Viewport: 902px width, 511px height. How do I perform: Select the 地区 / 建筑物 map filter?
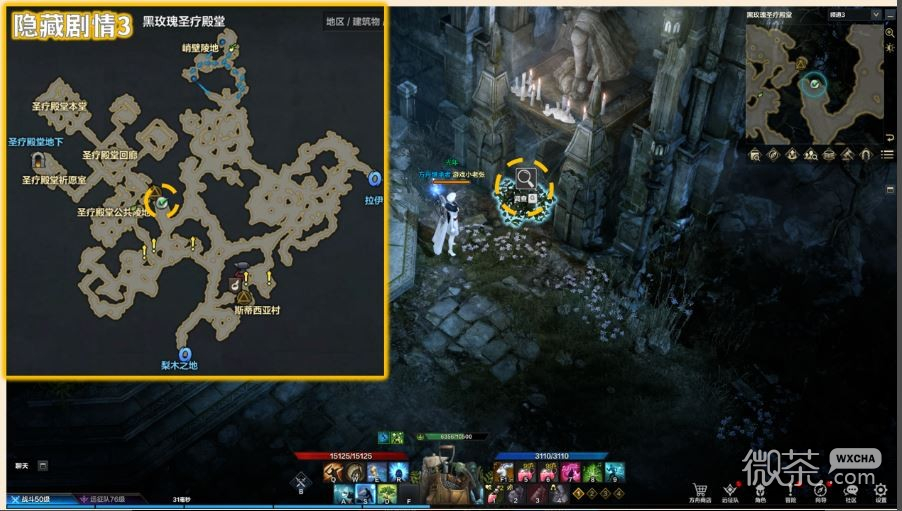point(356,21)
